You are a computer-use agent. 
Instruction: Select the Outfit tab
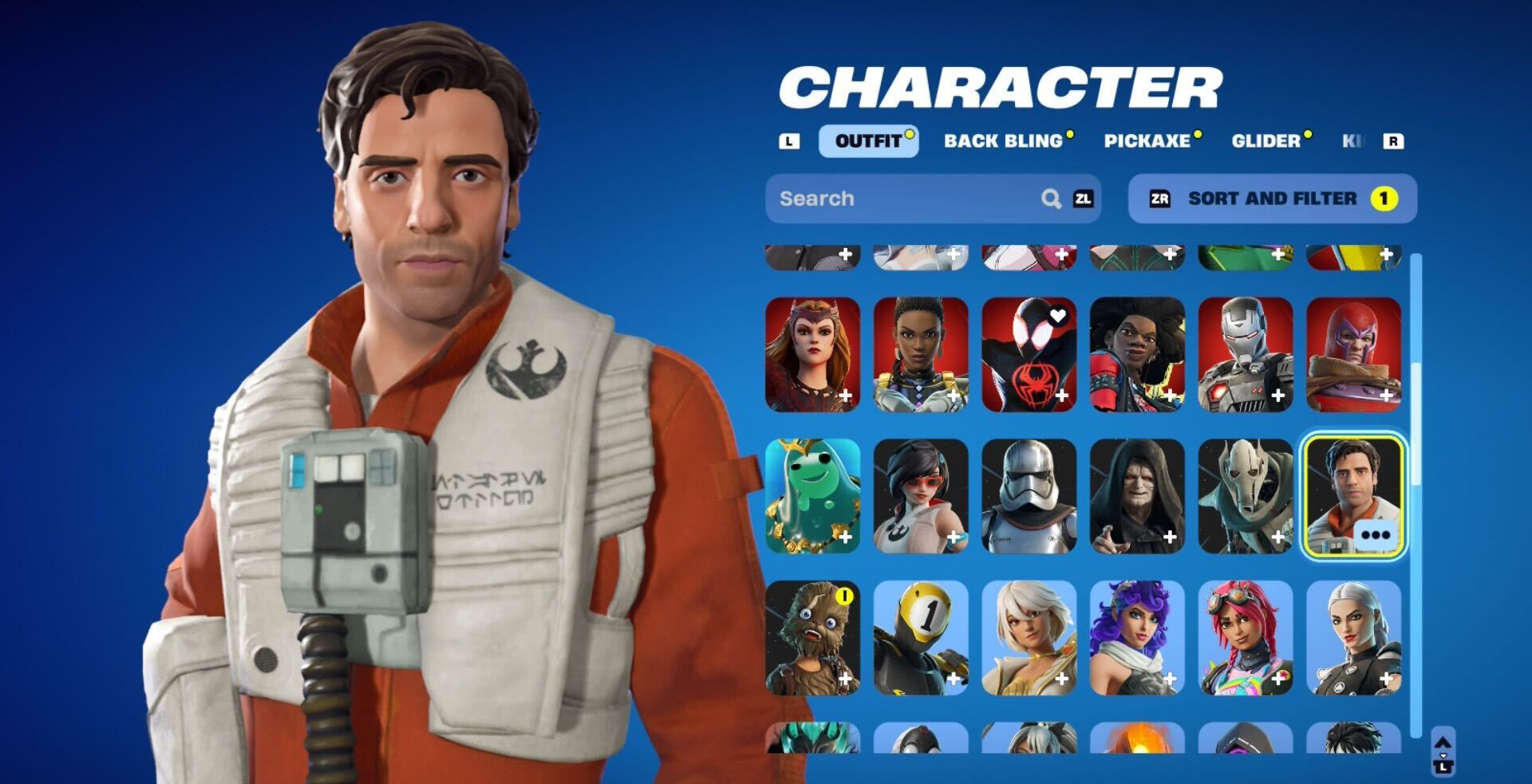pos(868,141)
